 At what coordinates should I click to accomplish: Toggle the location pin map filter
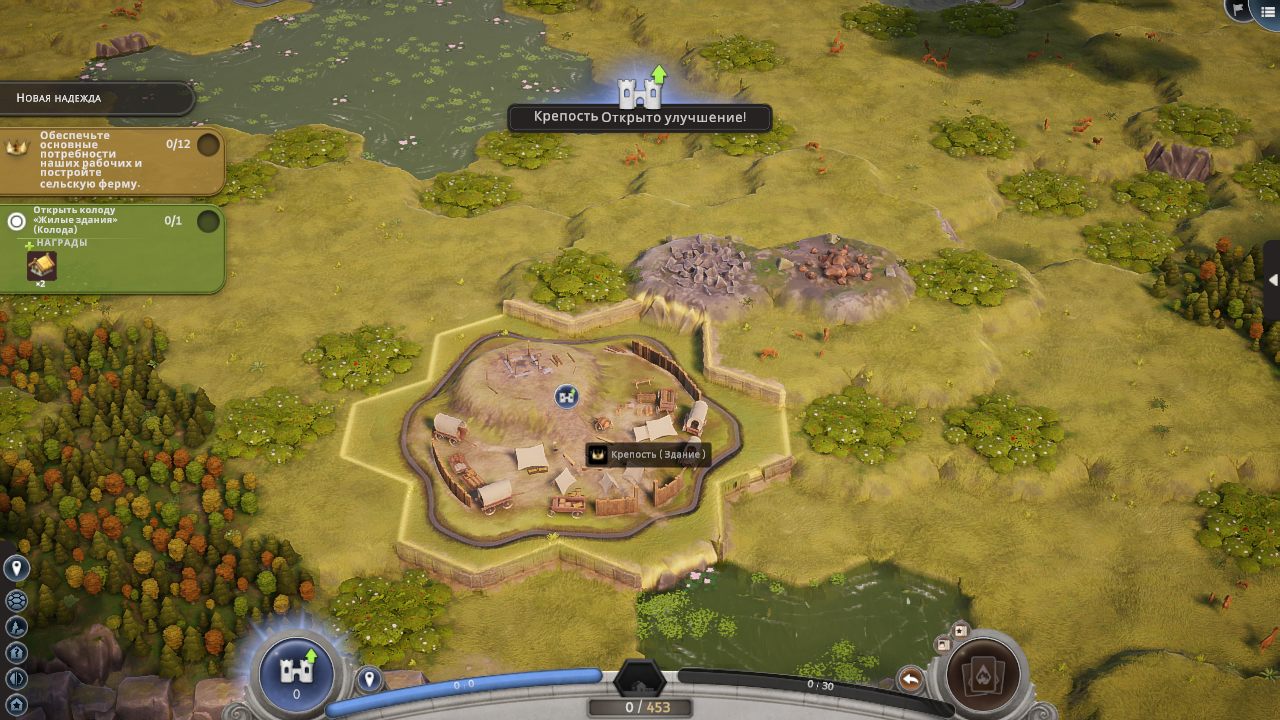(x=16, y=569)
